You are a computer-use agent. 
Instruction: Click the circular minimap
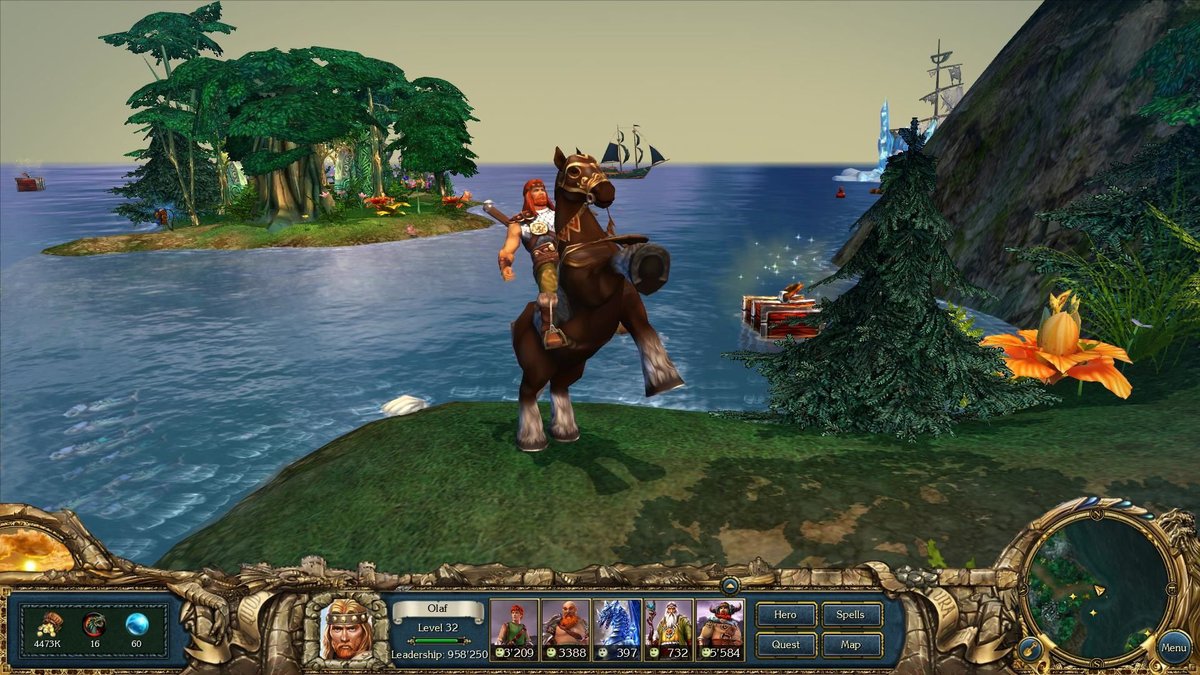click(1096, 589)
